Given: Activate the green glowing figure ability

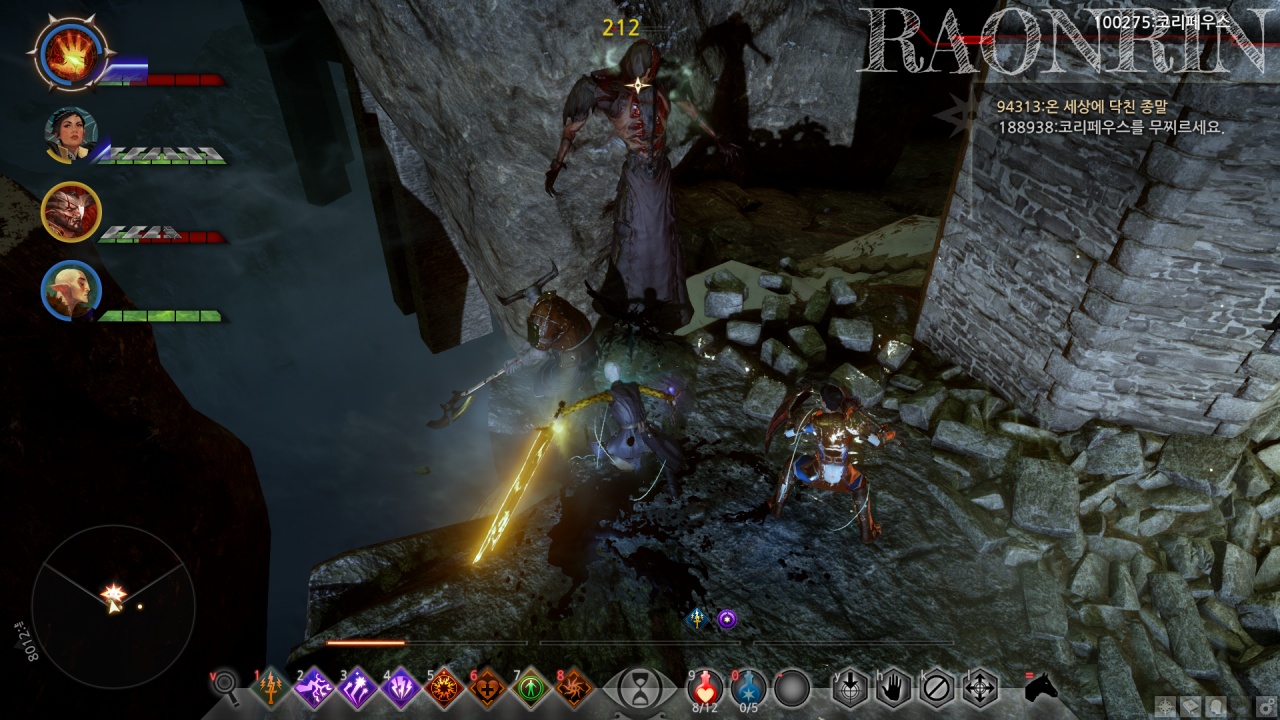Looking at the screenshot, I should [531, 688].
